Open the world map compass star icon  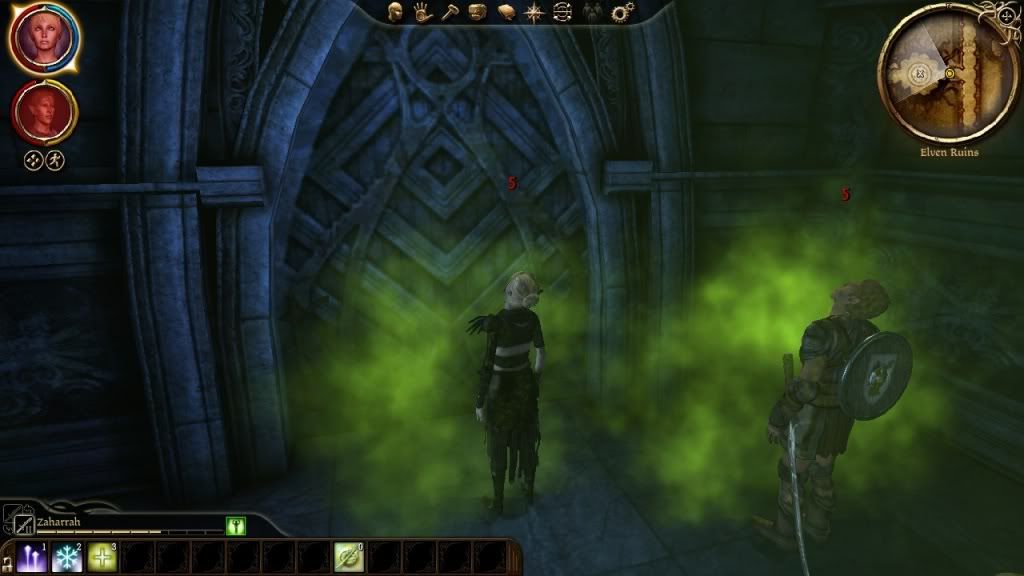[535, 13]
